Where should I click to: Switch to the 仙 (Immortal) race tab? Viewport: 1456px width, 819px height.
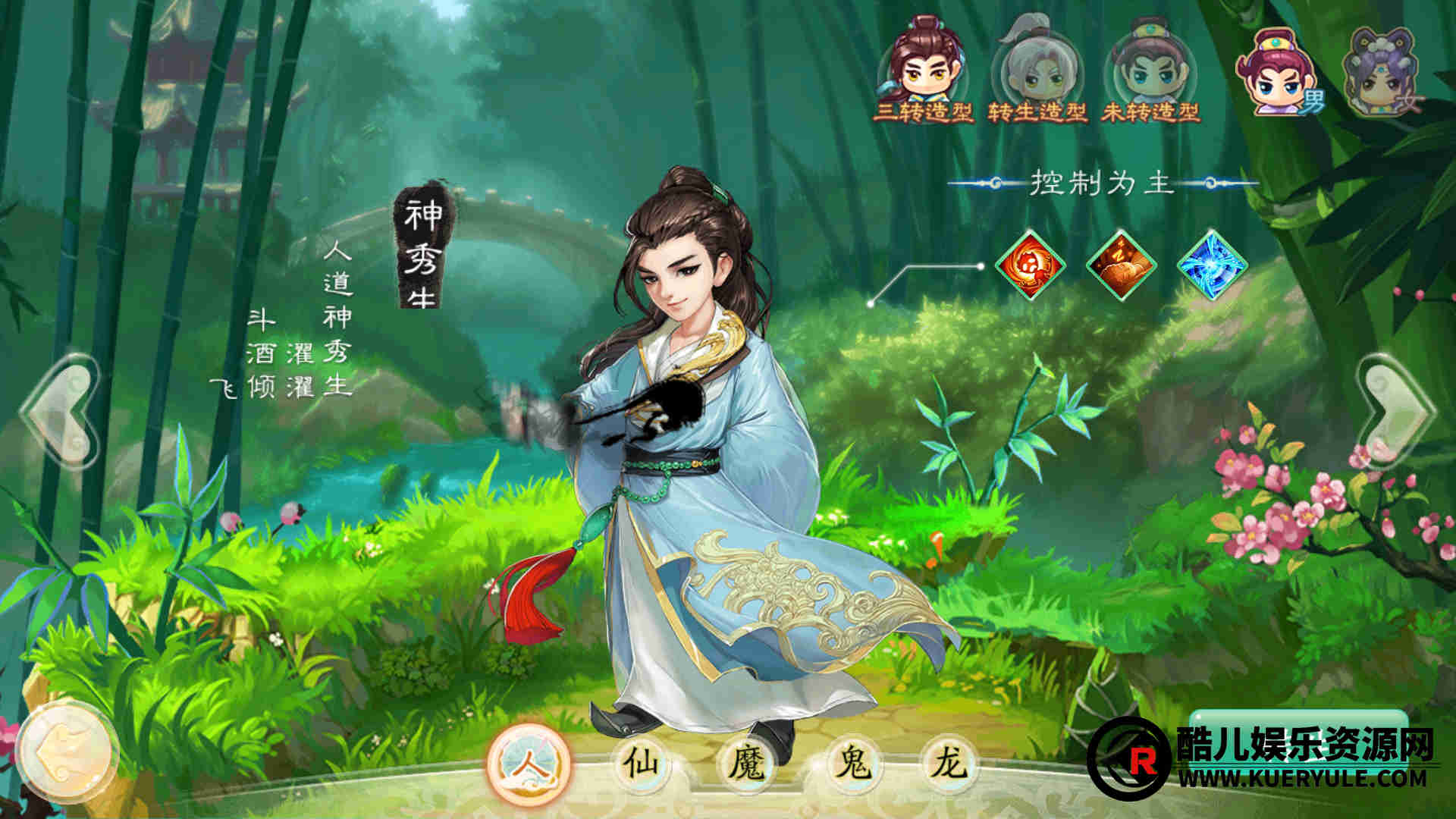639,762
